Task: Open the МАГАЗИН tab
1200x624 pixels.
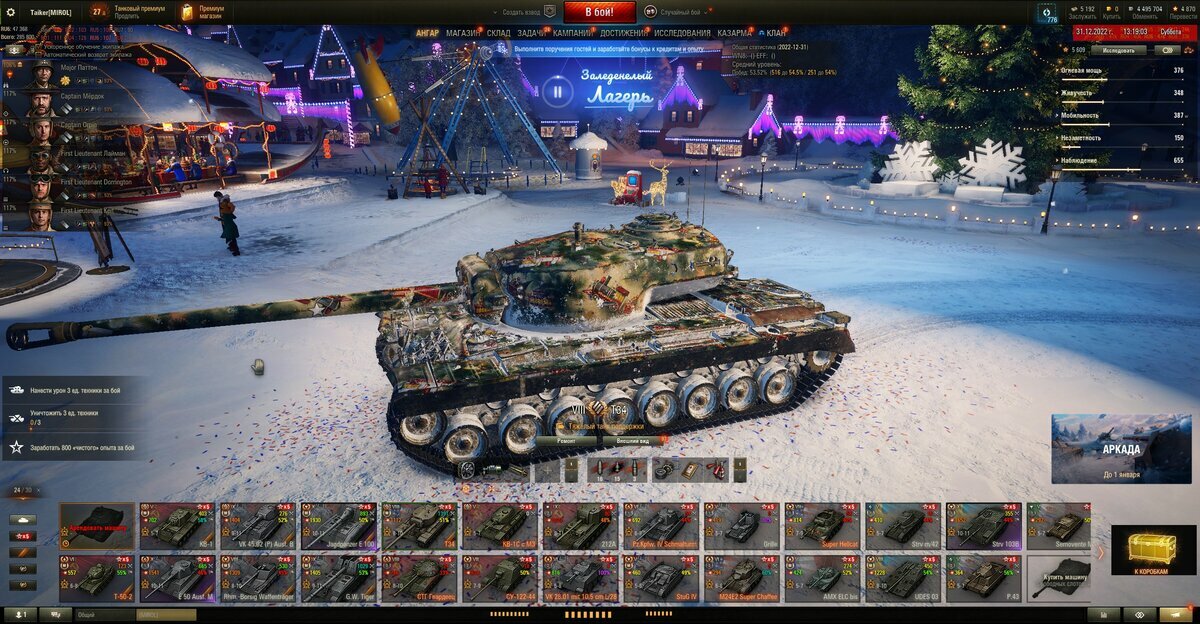Action: [462, 33]
